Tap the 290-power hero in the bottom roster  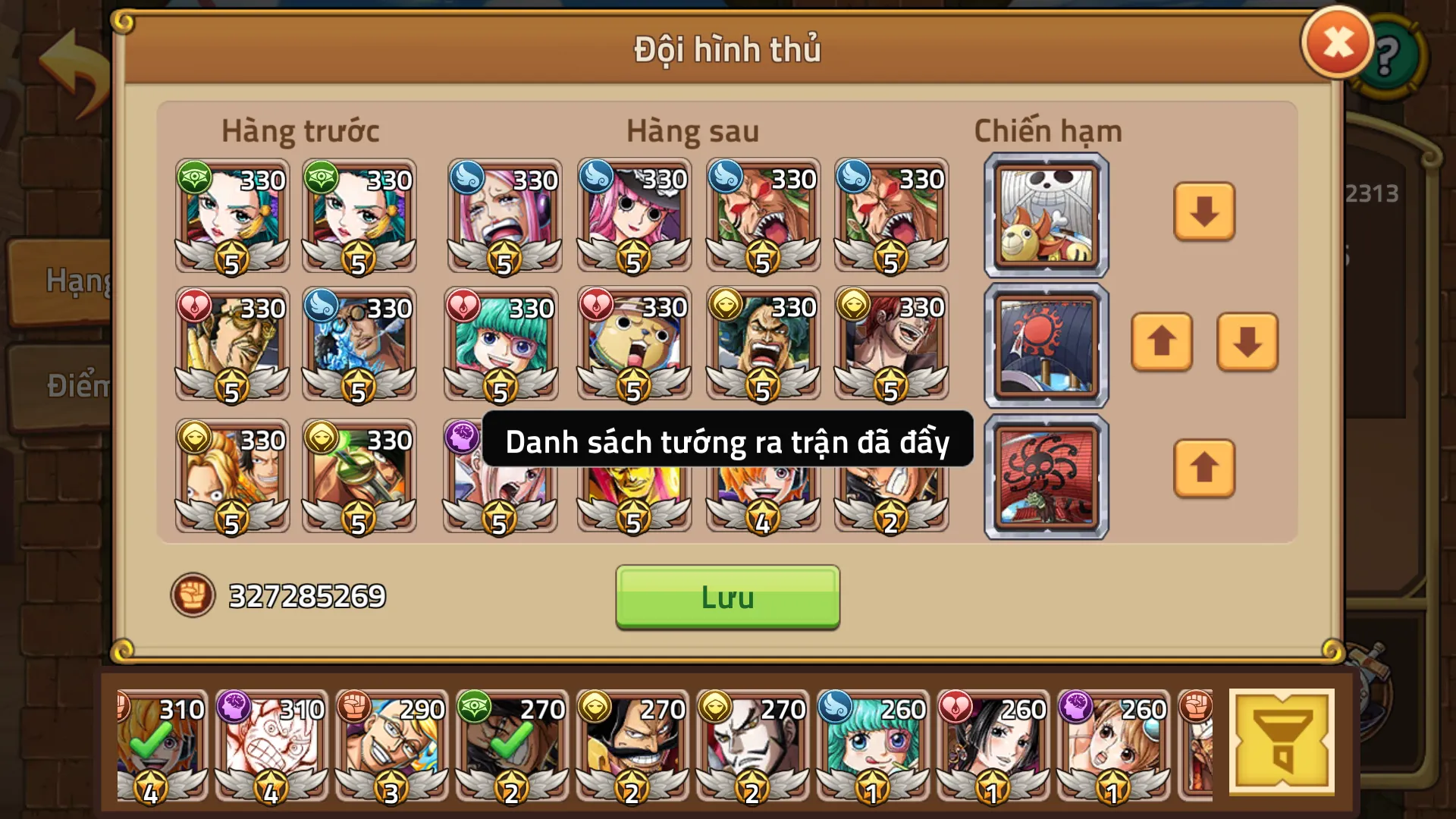pos(391,743)
